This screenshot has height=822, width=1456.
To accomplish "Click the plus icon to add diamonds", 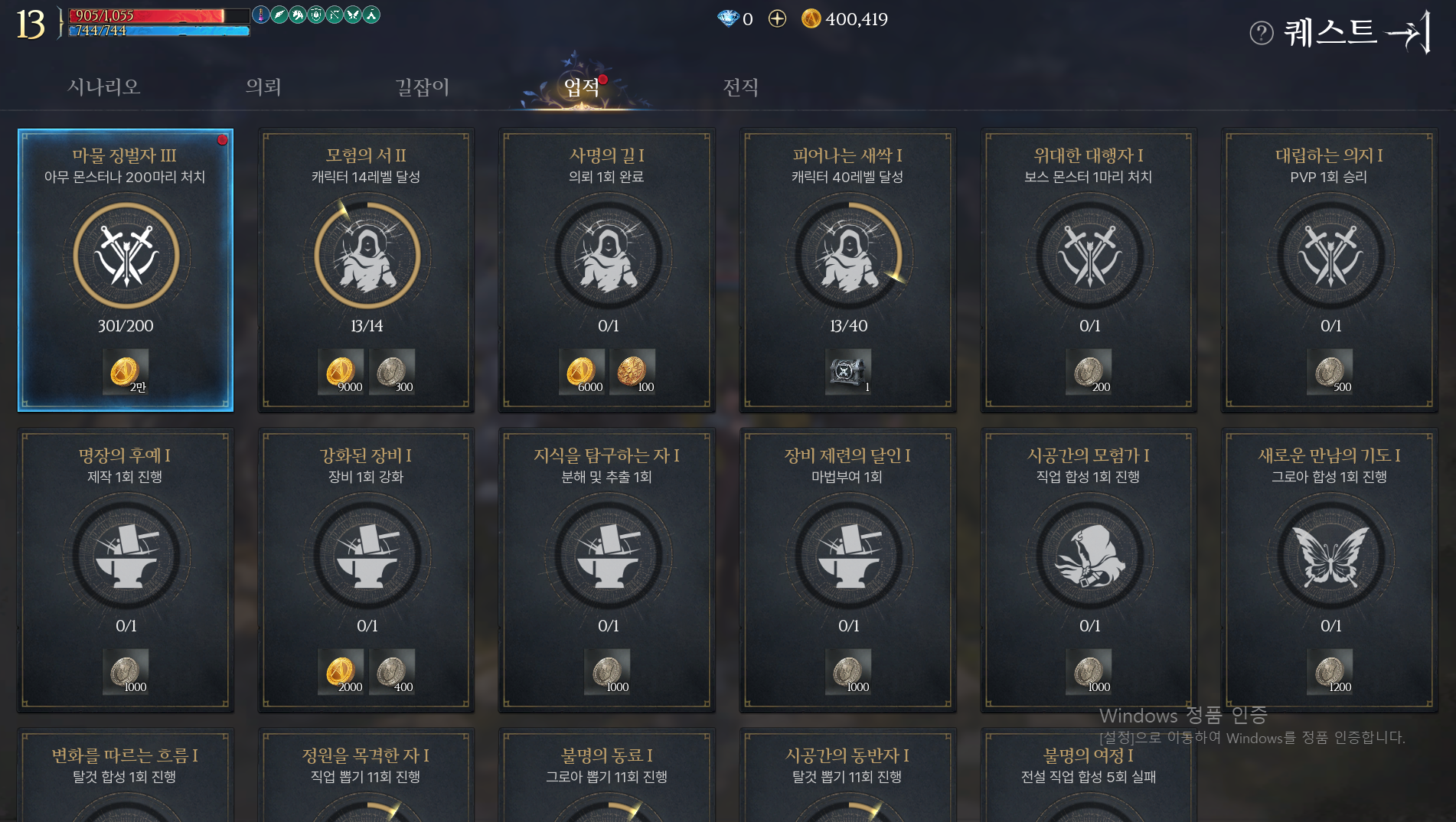I will click(777, 19).
